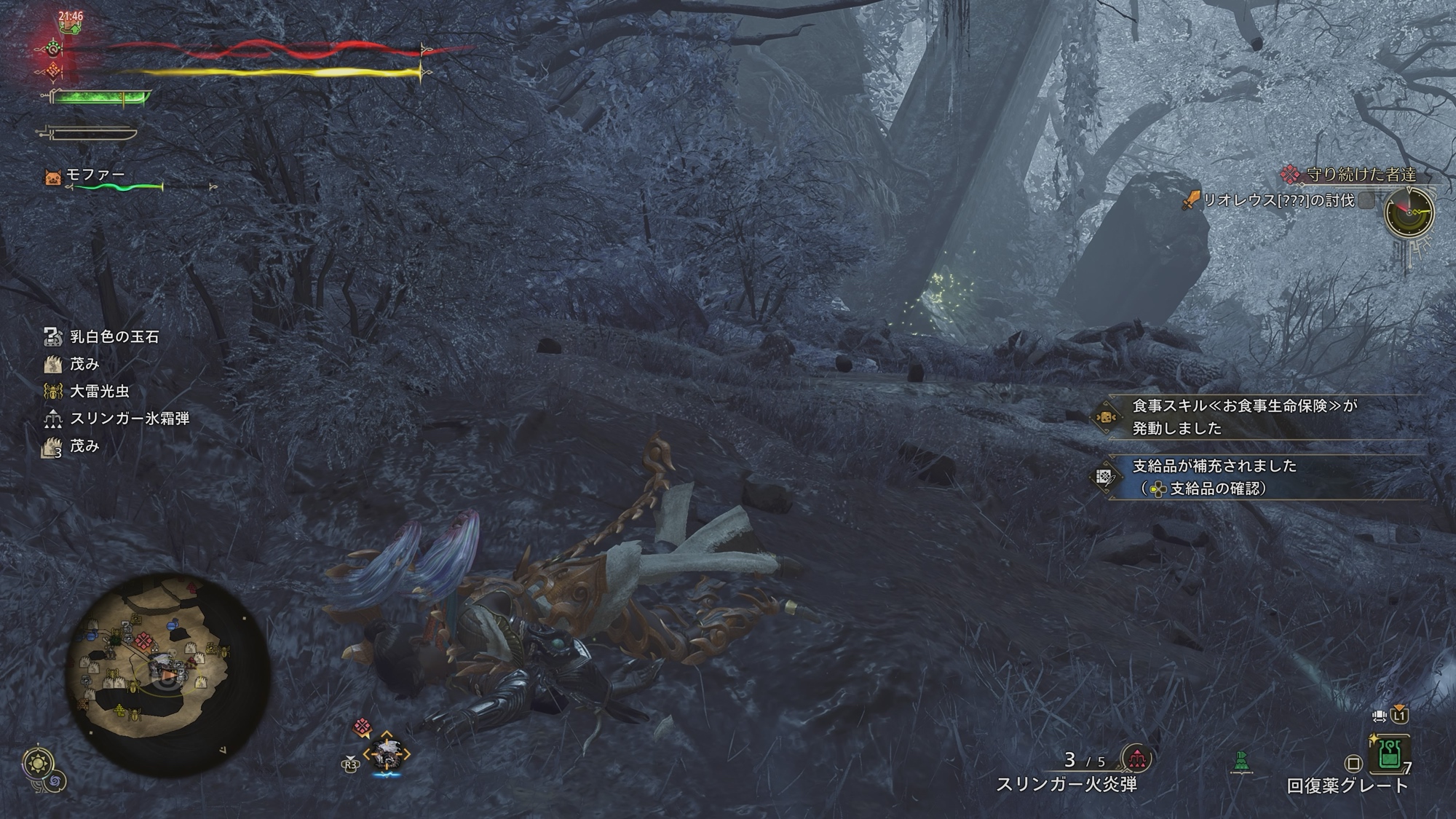Use the 回復薬グレート item slot
The height and width of the screenshot is (819, 1456).
coord(1390,755)
